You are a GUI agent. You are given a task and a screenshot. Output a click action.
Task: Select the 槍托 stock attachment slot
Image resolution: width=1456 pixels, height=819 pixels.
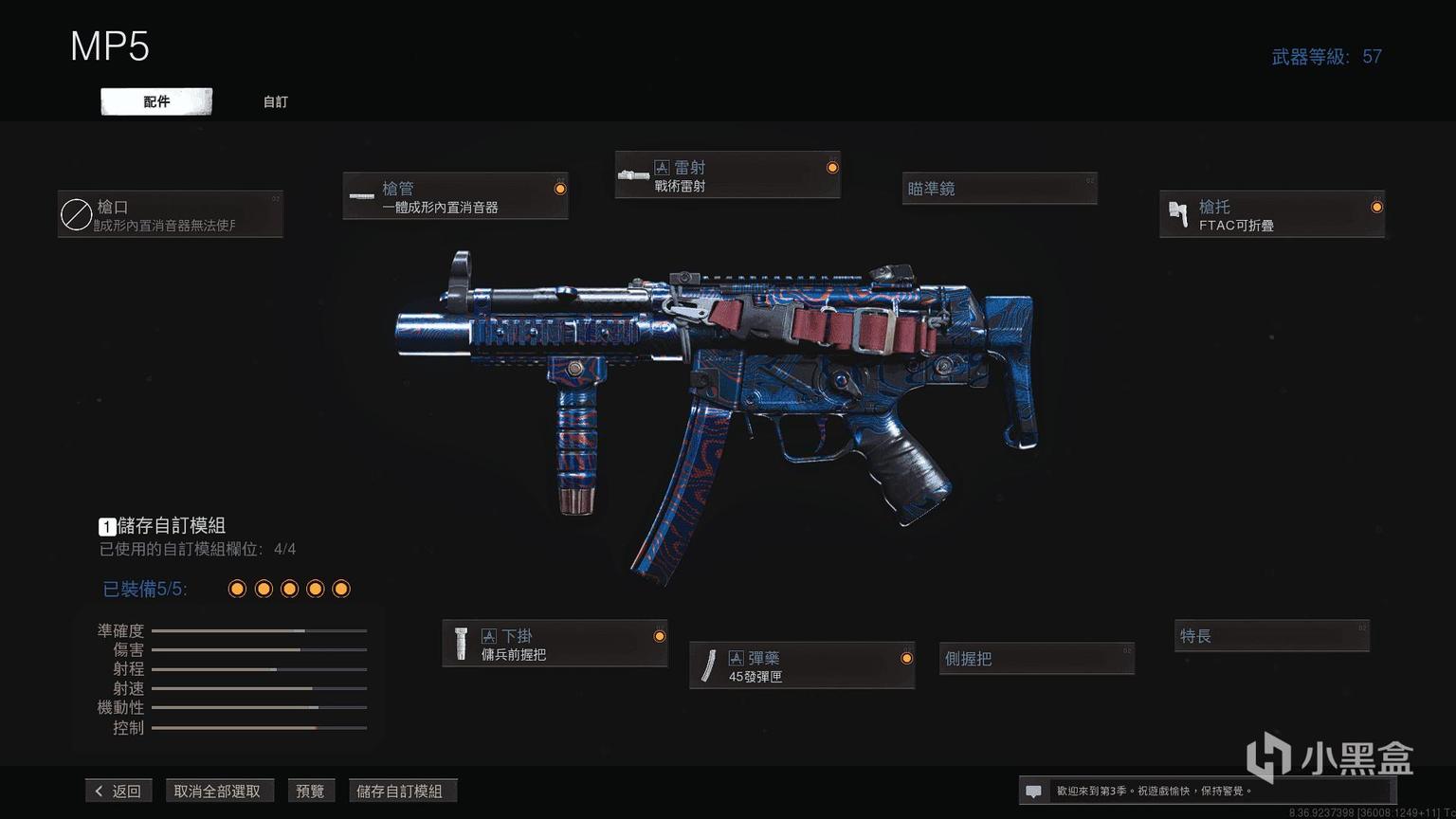tap(1272, 214)
